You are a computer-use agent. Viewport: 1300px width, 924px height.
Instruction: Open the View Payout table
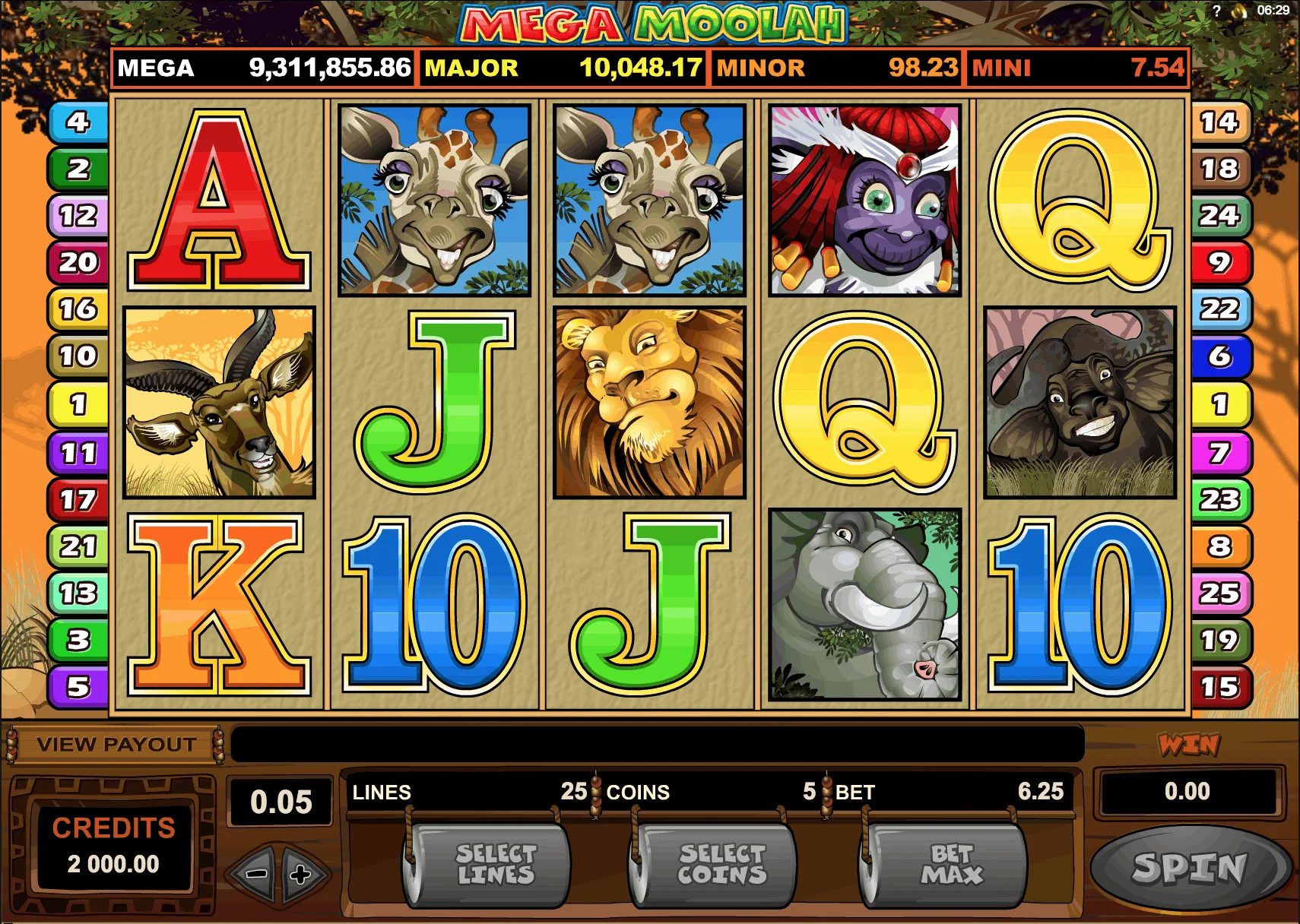pyautogui.click(x=116, y=745)
